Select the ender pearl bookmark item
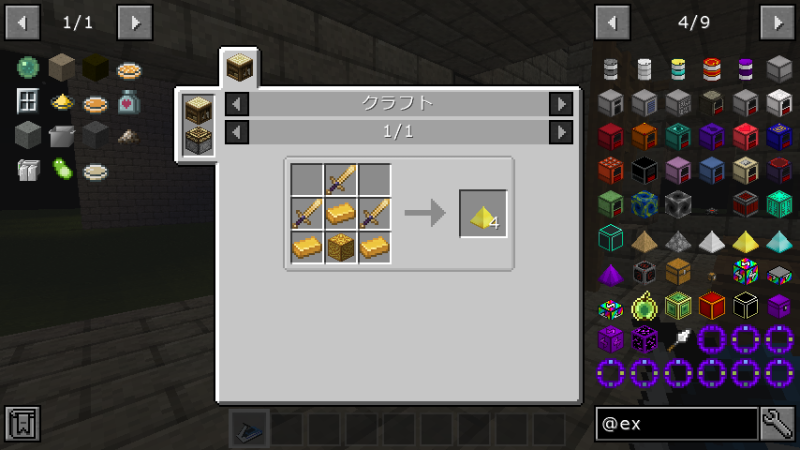The height and width of the screenshot is (450, 800). pyautogui.click(x=27, y=68)
